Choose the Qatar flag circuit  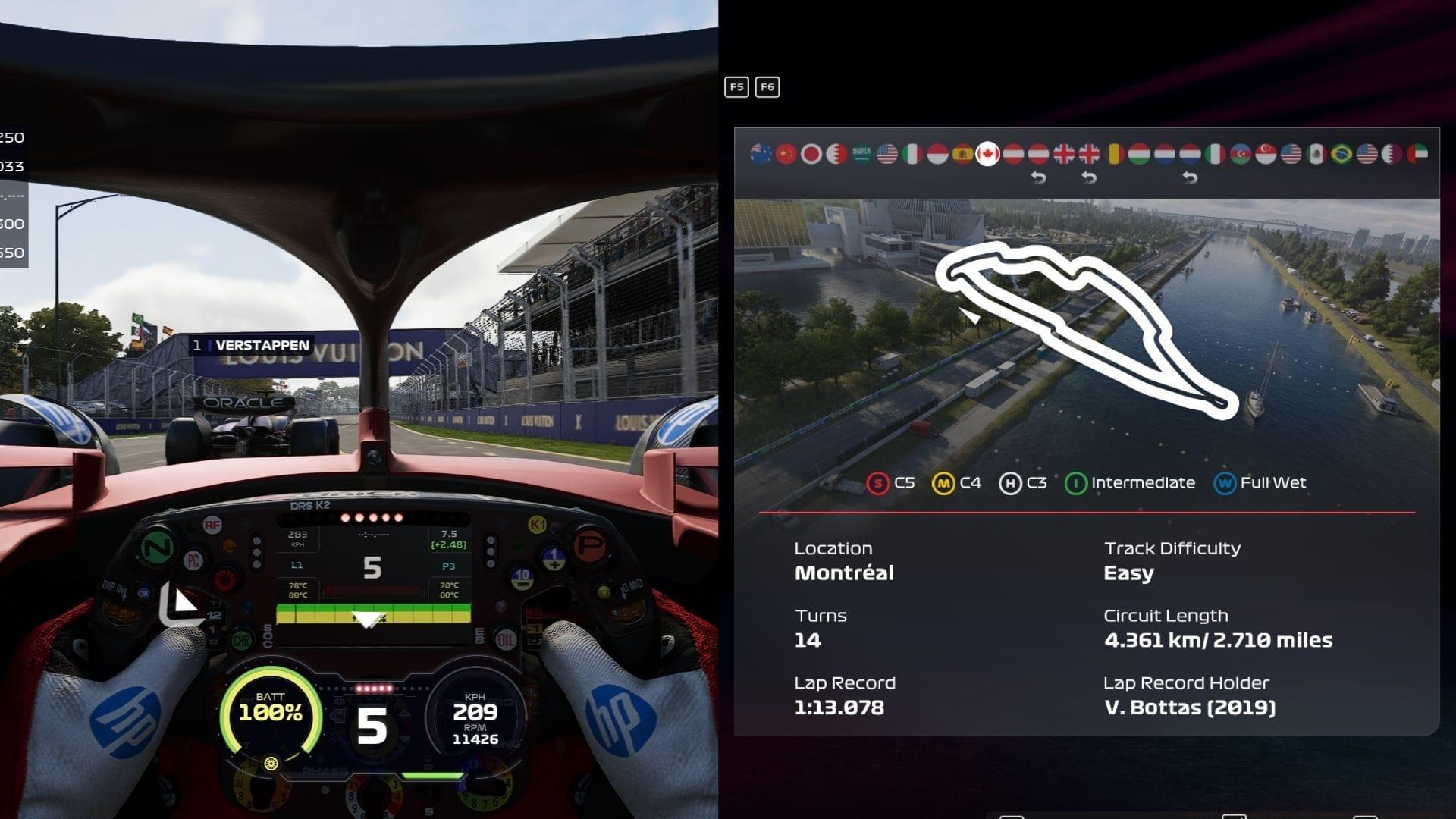1392,154
